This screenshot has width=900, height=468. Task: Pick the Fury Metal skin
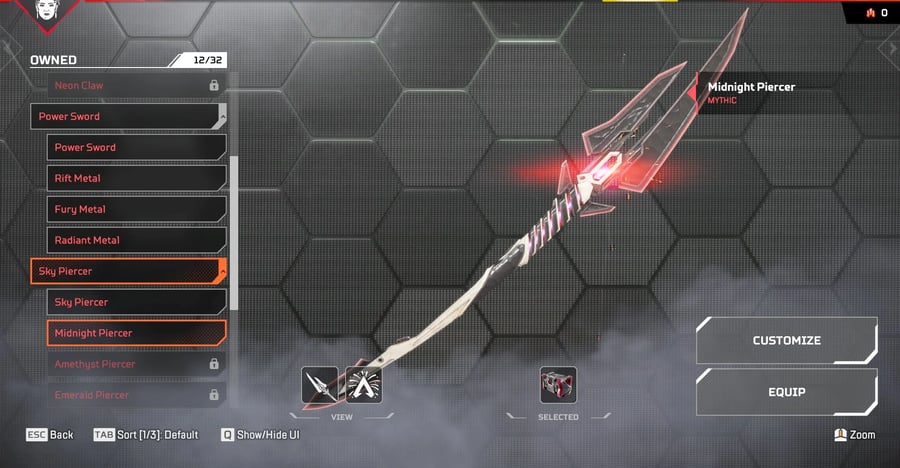click(x=136, y=209)
